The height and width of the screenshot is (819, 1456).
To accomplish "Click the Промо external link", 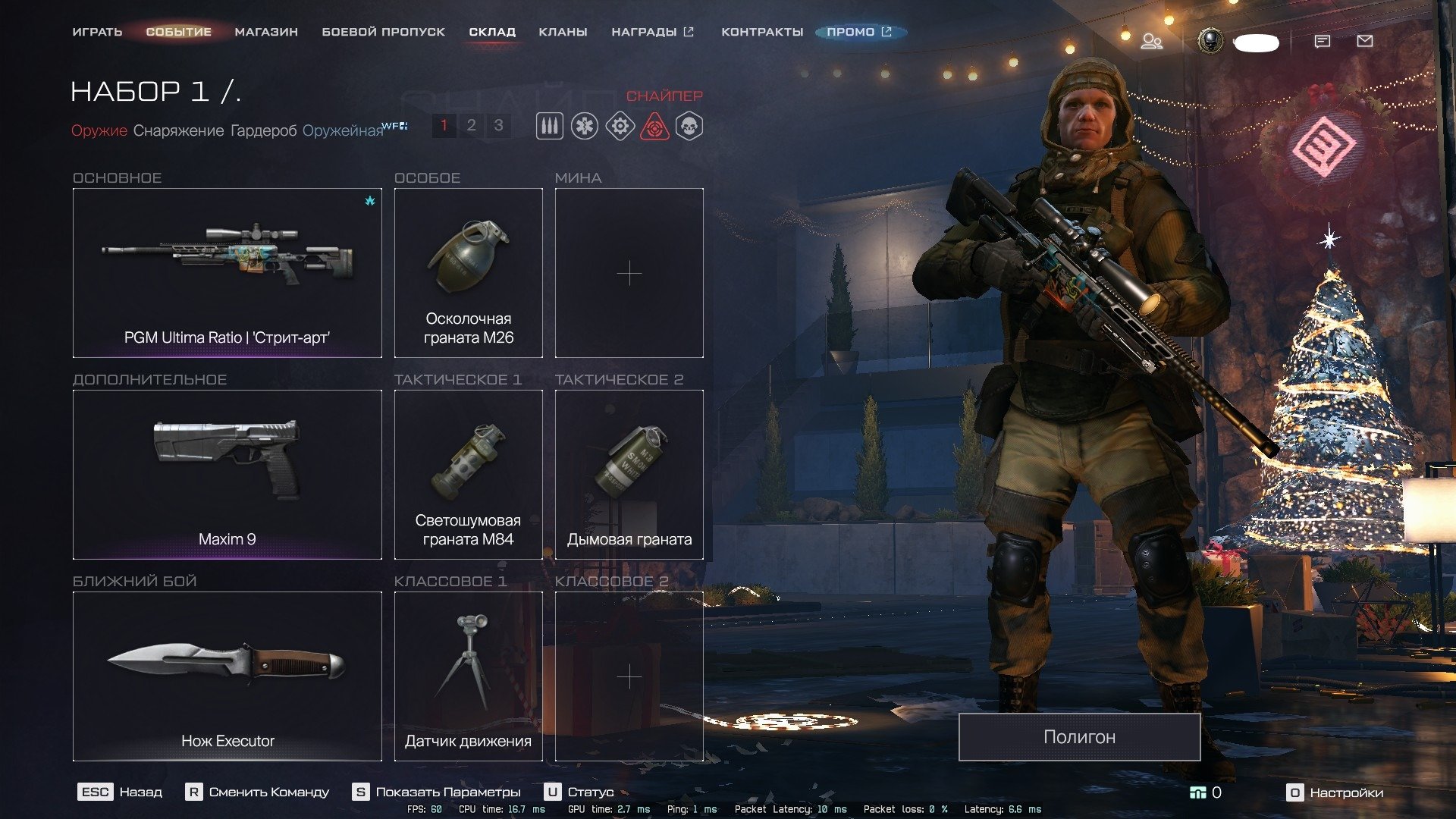I will tap(859, 32).
